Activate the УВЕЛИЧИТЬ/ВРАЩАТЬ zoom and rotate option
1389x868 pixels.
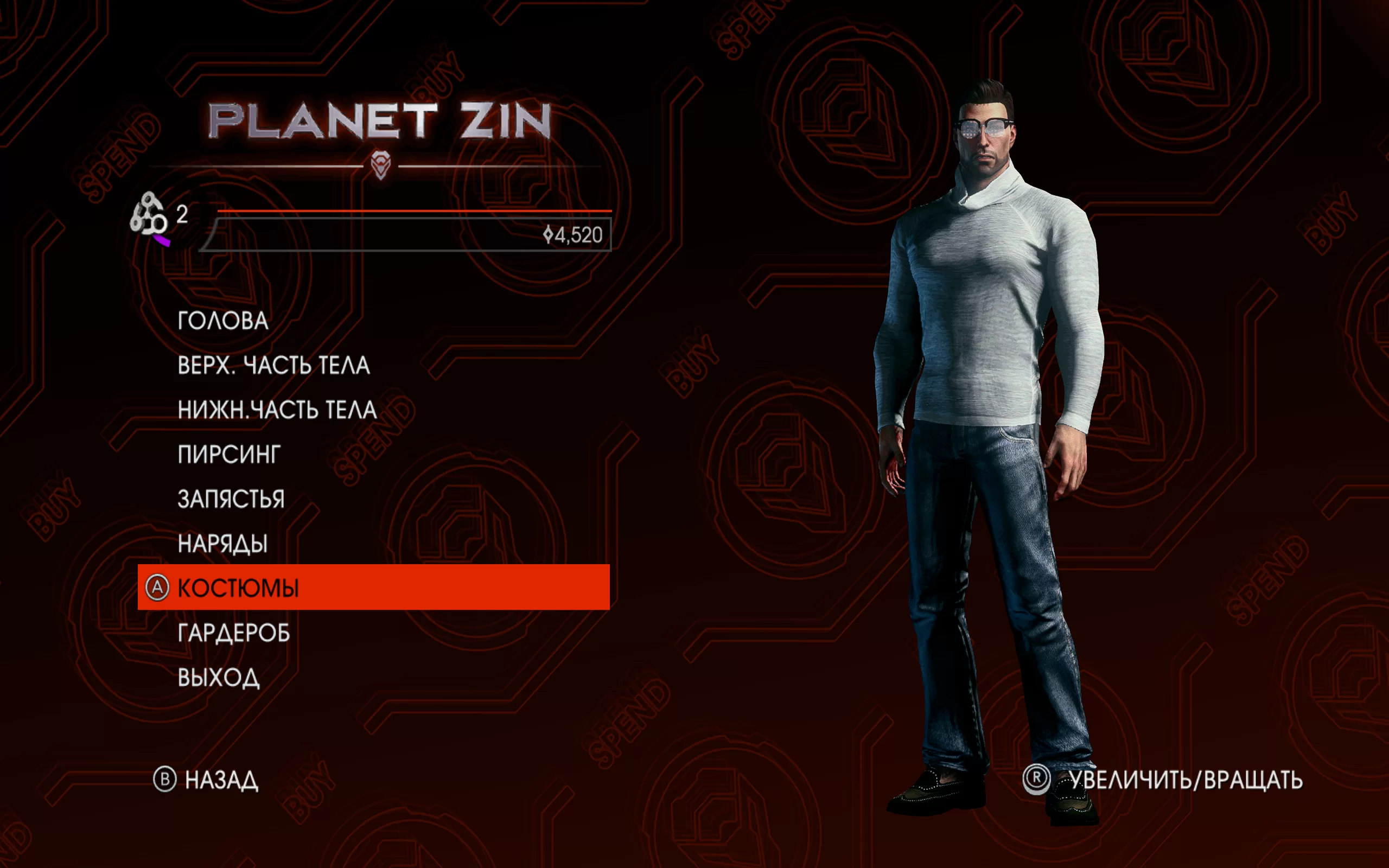1186,780
